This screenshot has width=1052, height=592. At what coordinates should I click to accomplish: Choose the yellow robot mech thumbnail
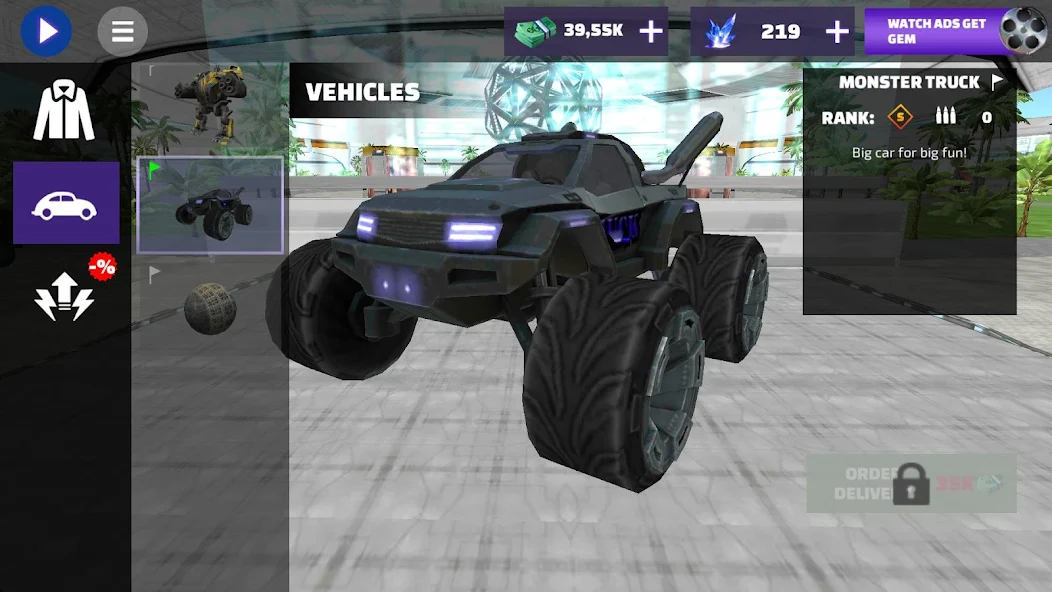pos(209,105)
